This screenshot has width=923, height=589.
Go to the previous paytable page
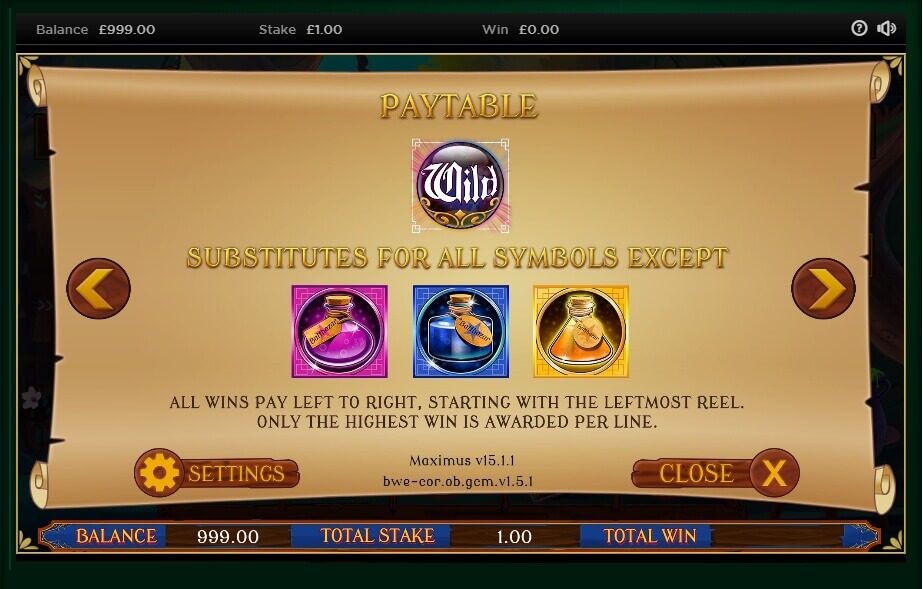tap(98, 289)
